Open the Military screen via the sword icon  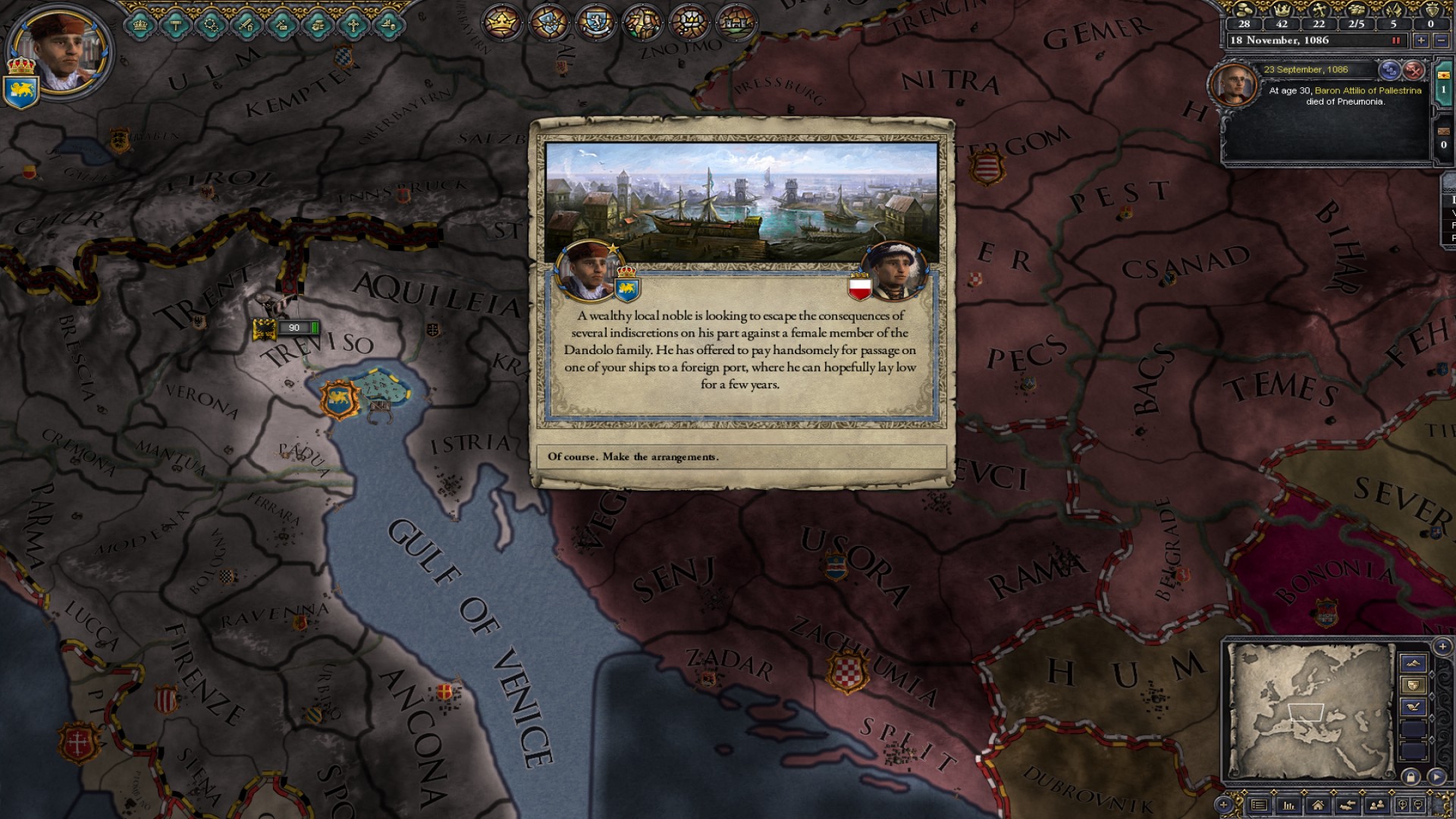click(x=246, y=24)
